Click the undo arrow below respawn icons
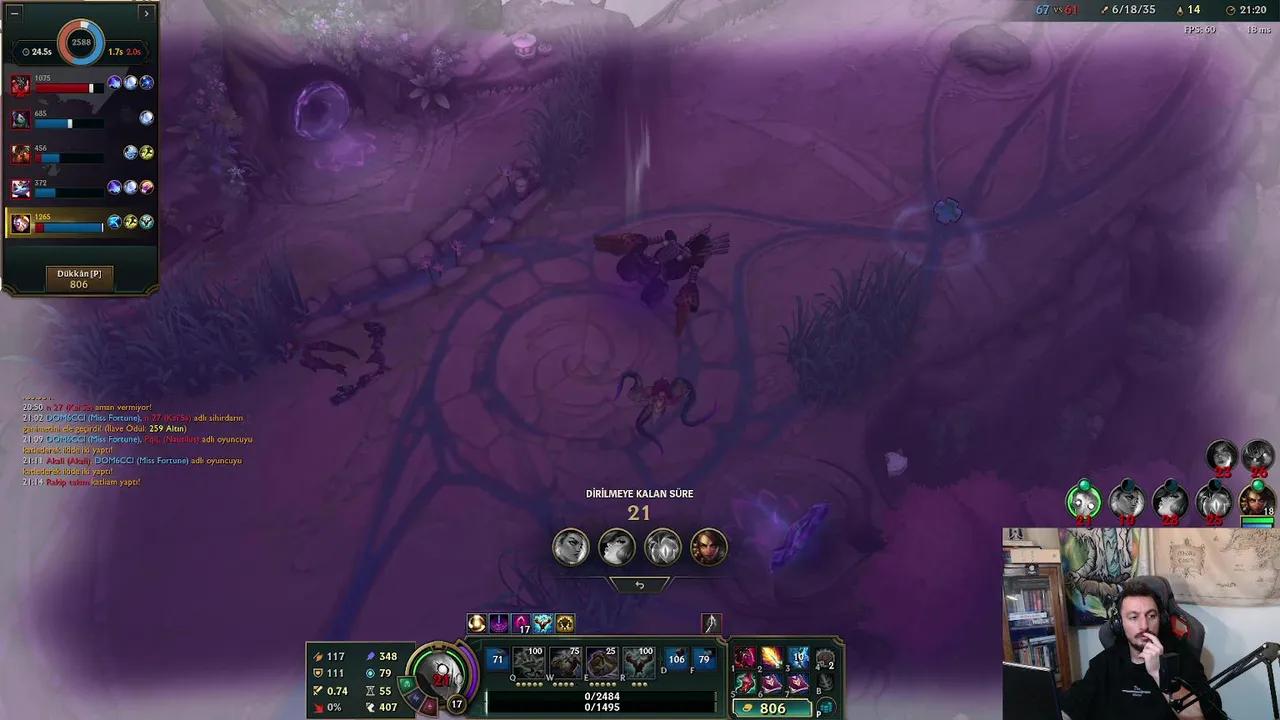This screenshot has height=720, width=1280. 640,583
